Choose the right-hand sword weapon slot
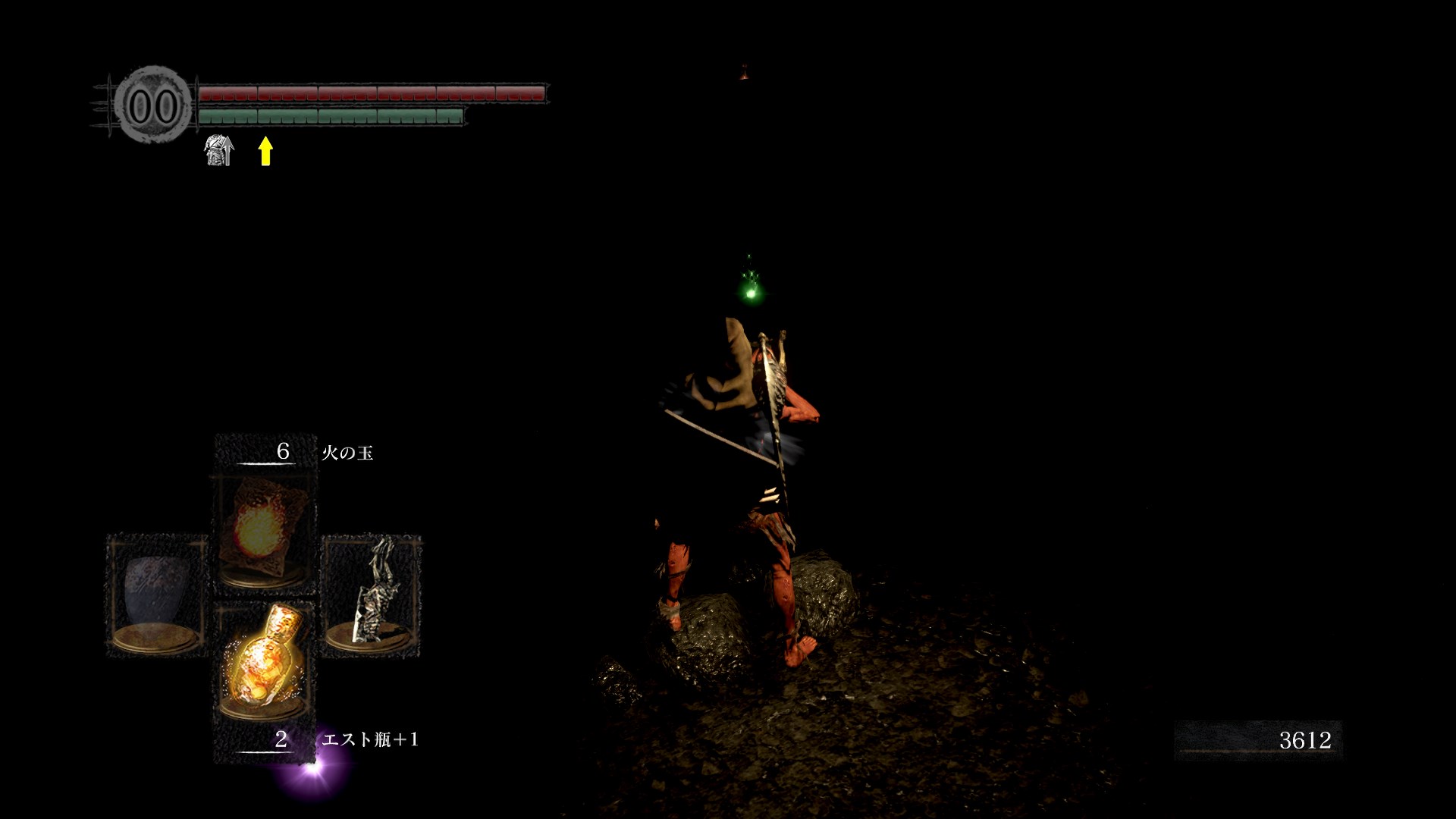Image resolution: width=1456 pixels, height=819 pixels. 372,595
